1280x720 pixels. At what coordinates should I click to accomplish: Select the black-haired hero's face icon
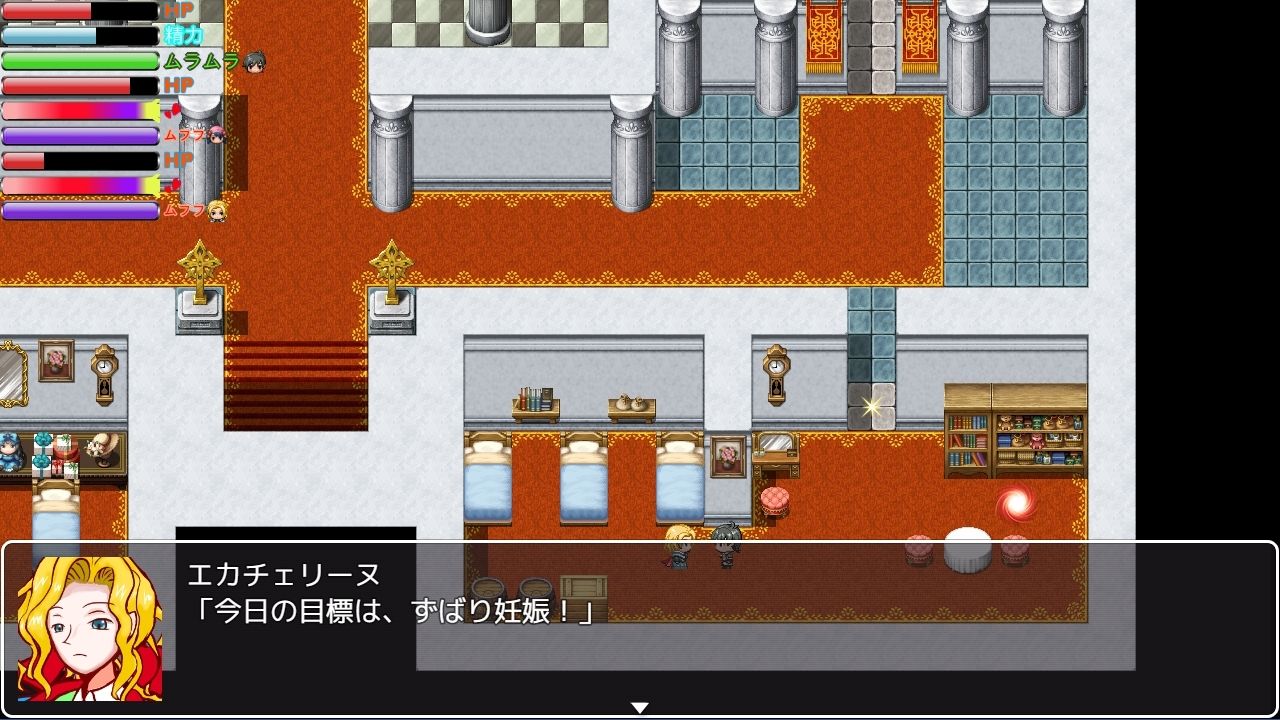coord(256,63)
